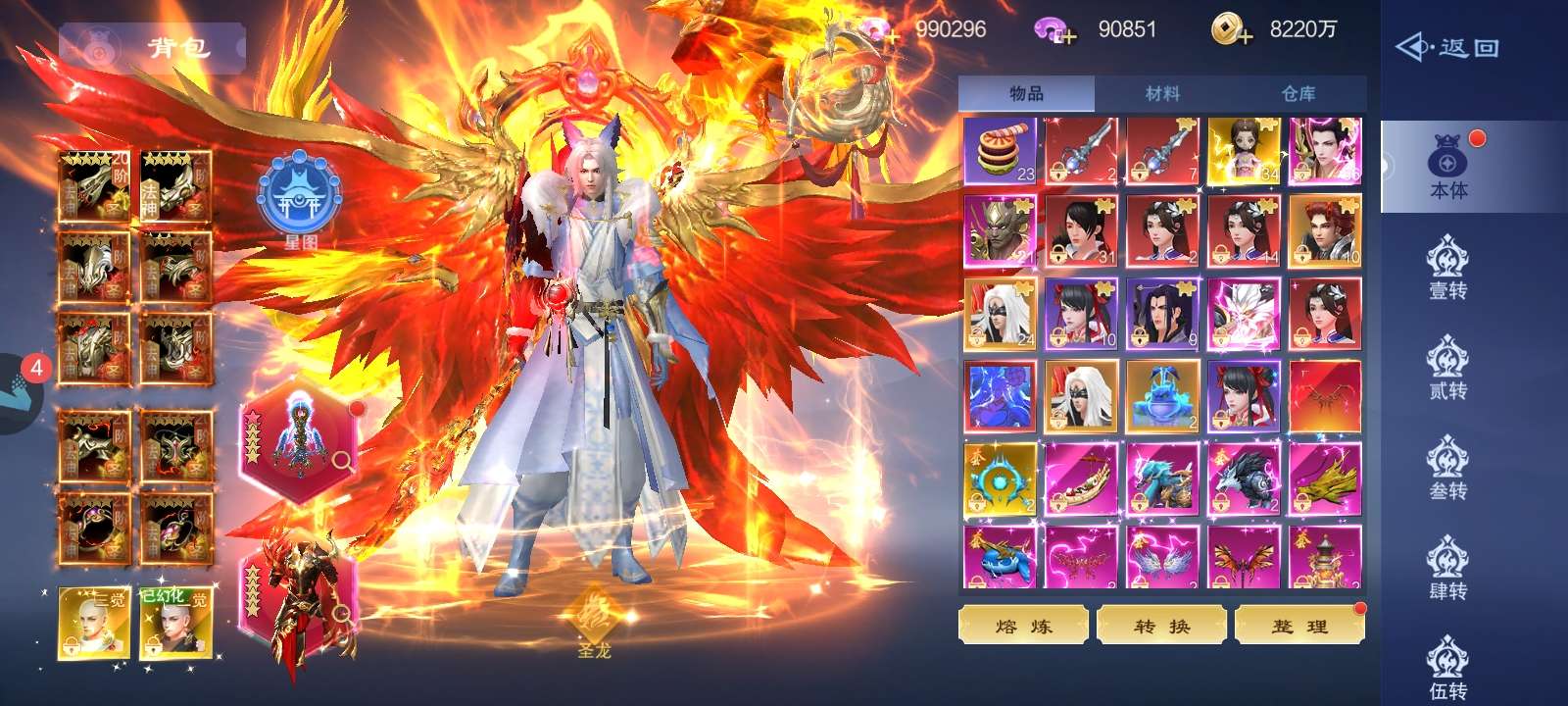The width and height of the screenshot is (1568, 706).
Task: Select the striped cake item slot
Action: click(1000, 152)
